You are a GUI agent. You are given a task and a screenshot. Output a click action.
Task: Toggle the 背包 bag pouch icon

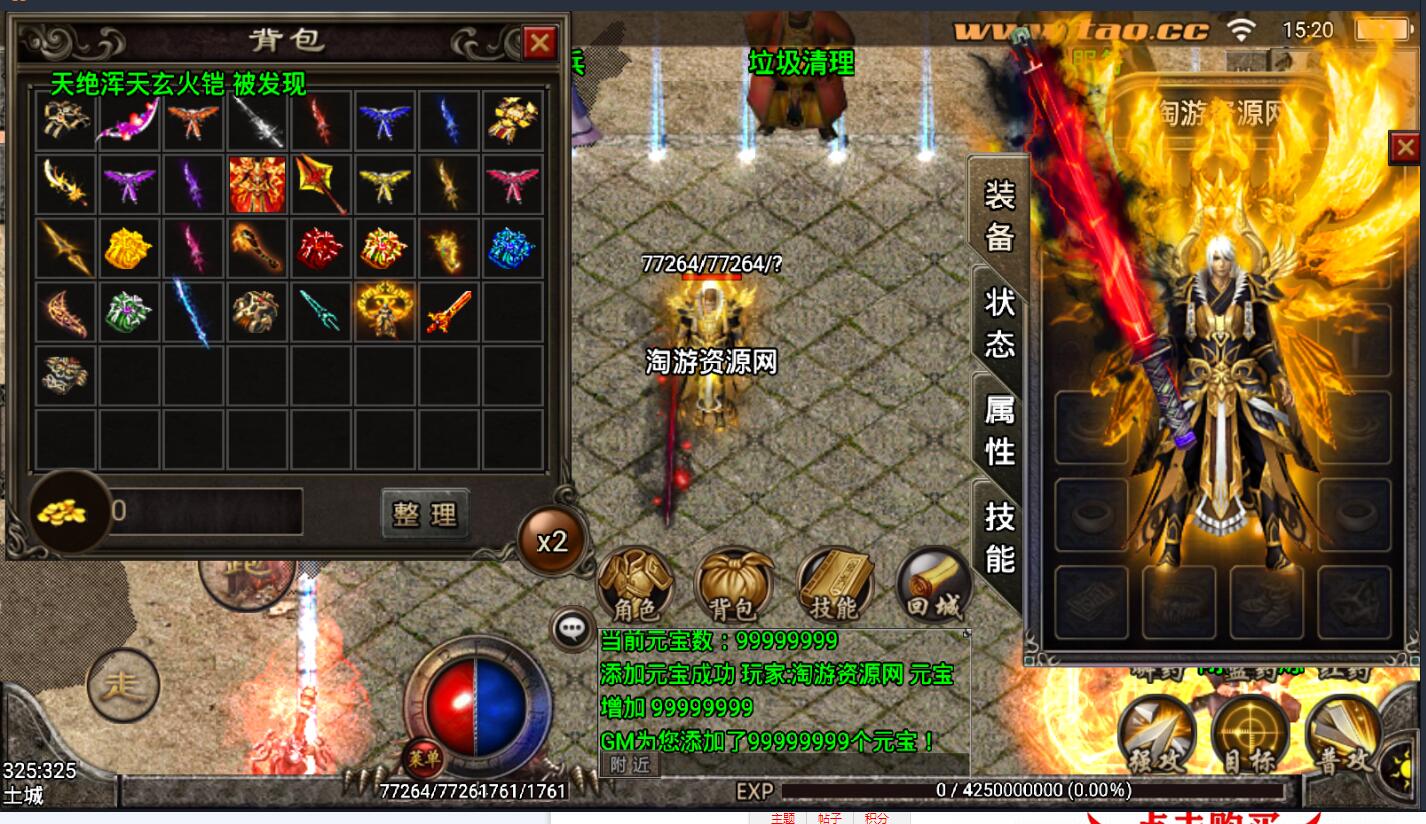click(733, 584)
